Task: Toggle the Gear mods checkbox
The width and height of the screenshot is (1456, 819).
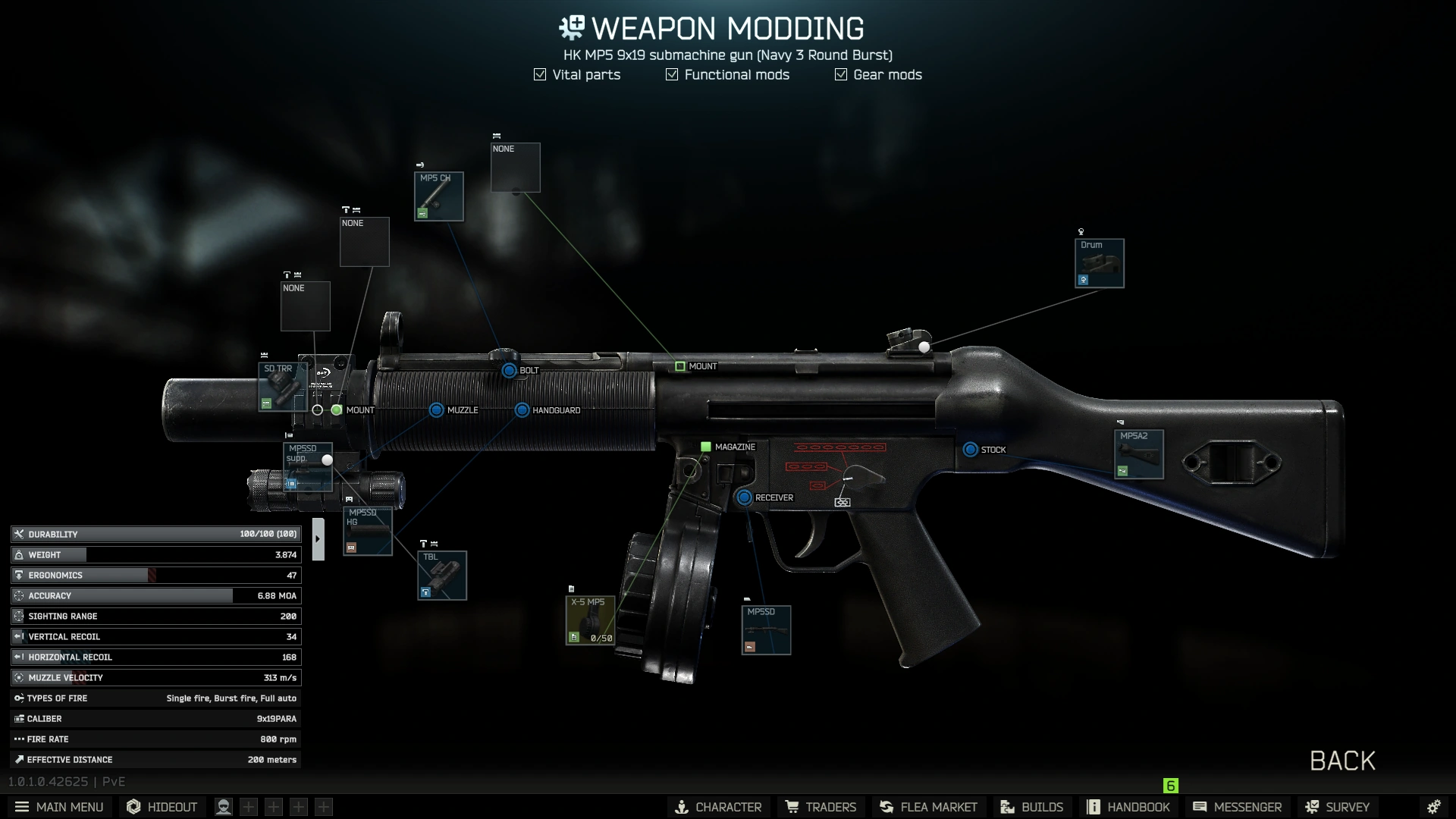Action: coord(840,74)
